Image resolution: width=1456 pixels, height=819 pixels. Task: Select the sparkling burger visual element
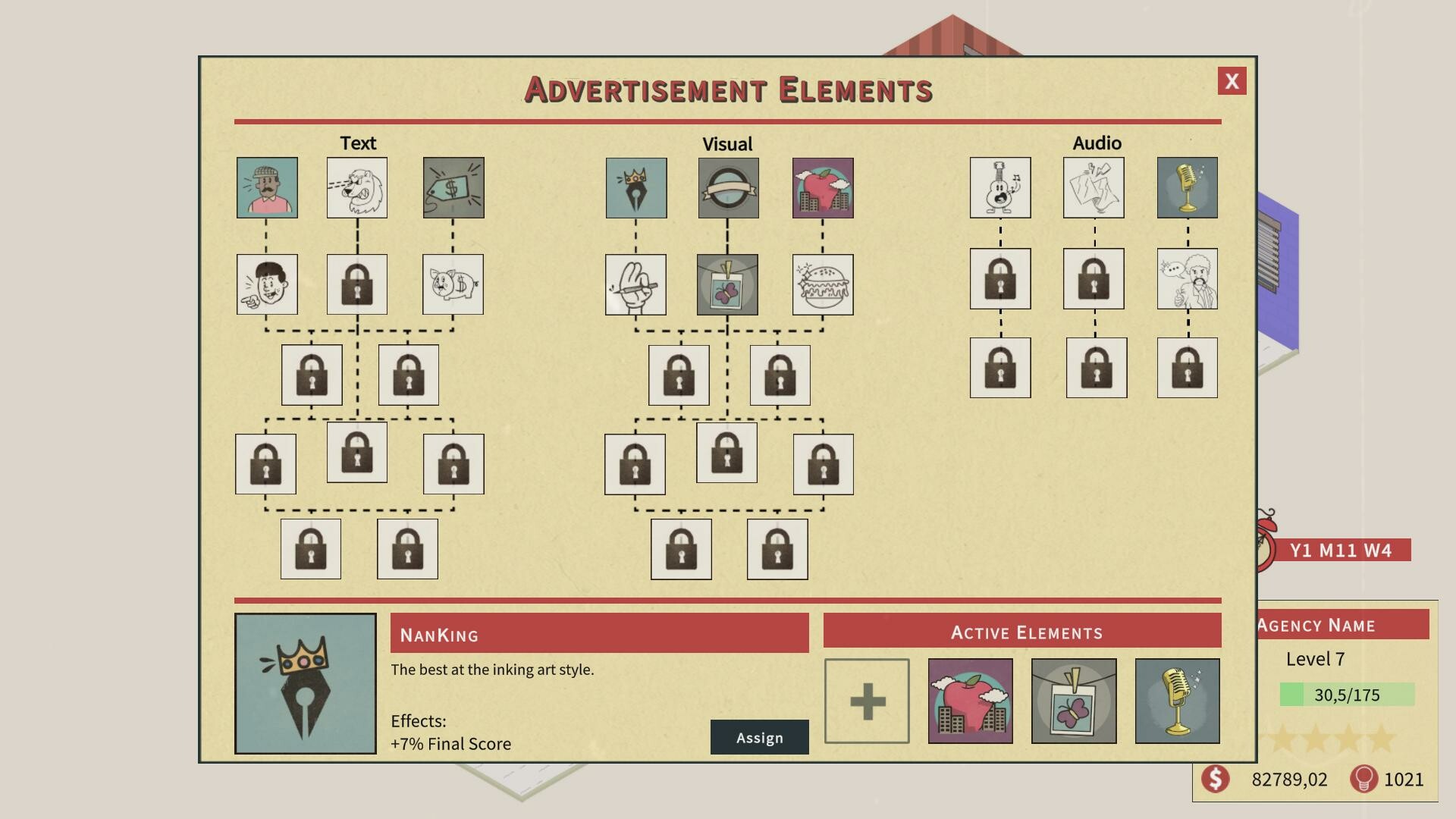pyautogui.click(x=823, y=284)
